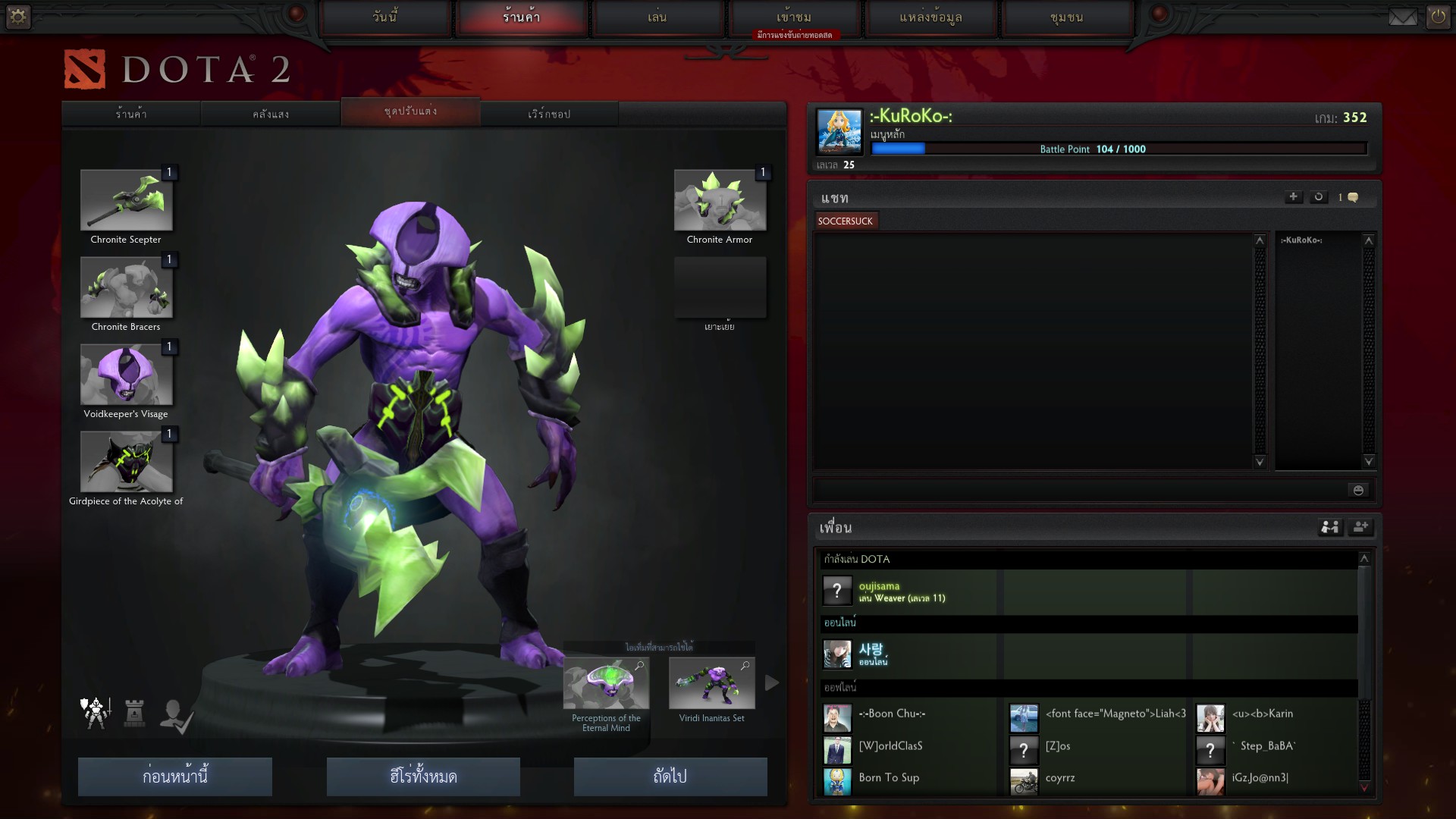Go to next hero with ถัดไป
The width and height of the screenshot is (1456, 819).
click(x=670, y=777)
